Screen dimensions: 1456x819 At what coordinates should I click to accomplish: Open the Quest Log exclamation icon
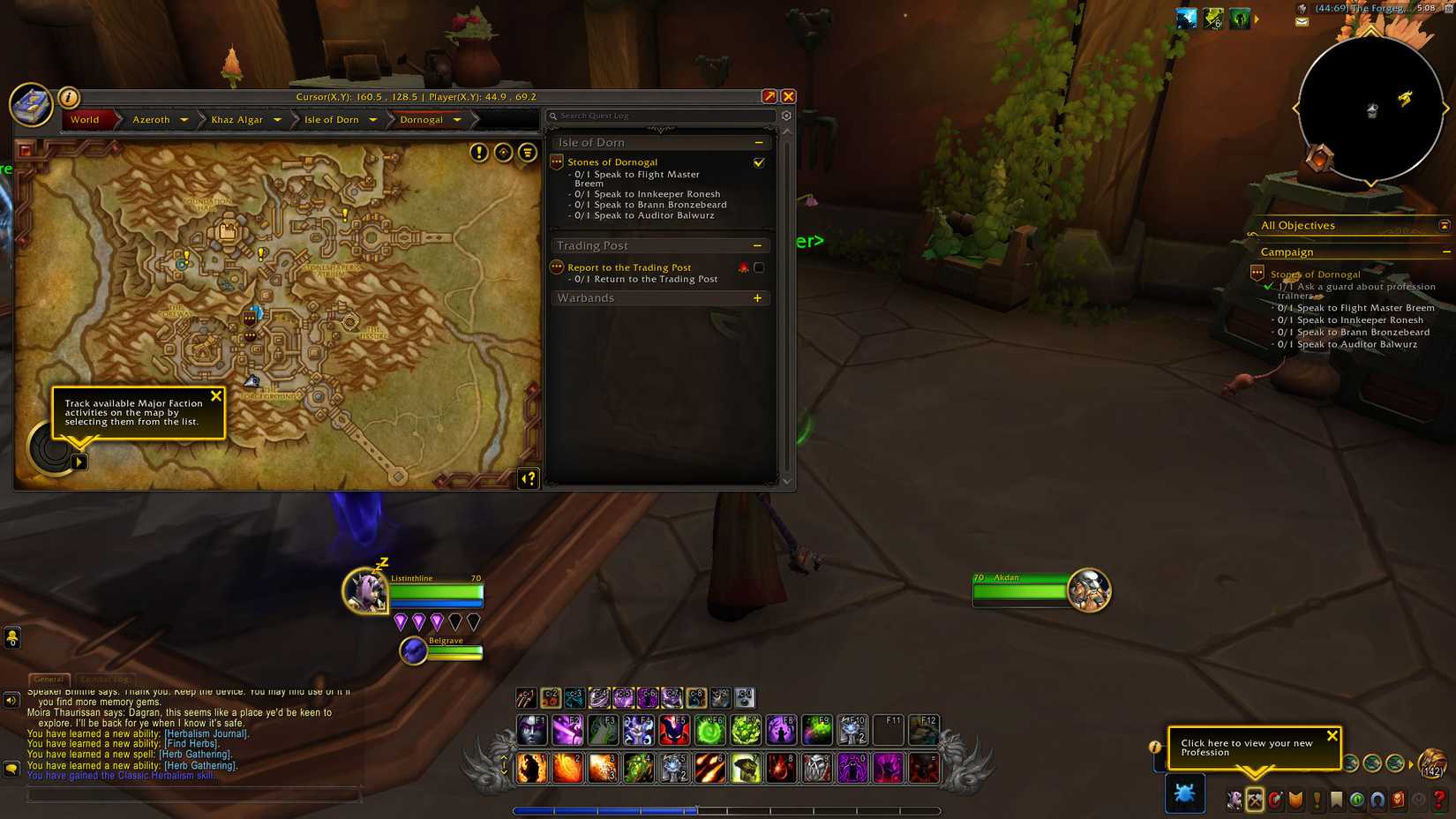pos(1315,800)
